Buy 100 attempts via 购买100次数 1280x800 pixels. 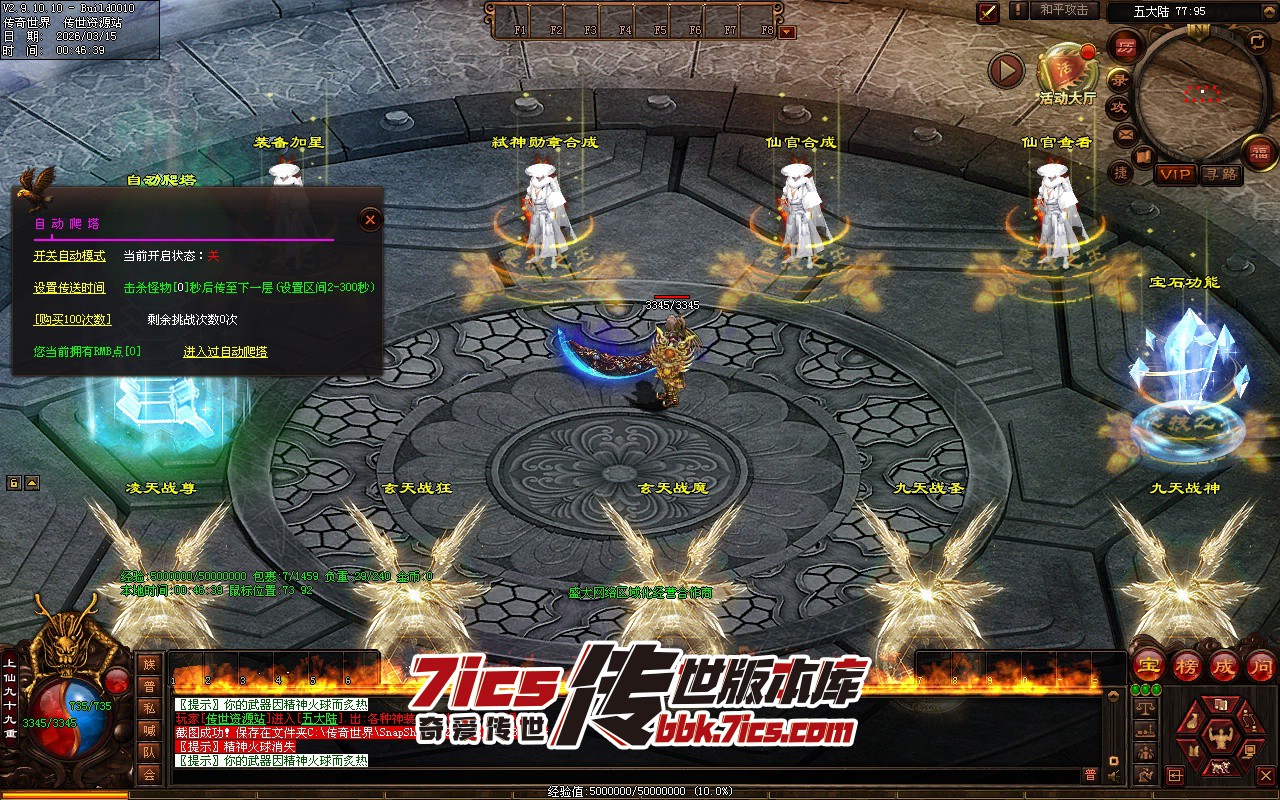72,320
